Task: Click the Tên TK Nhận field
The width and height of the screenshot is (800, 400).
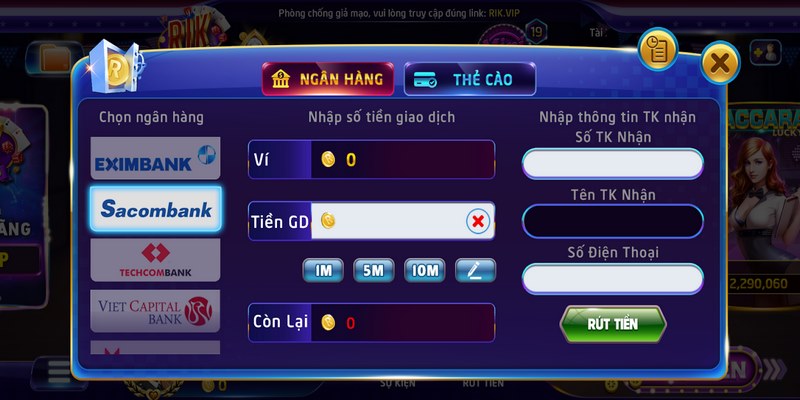Action: (612, 221)
